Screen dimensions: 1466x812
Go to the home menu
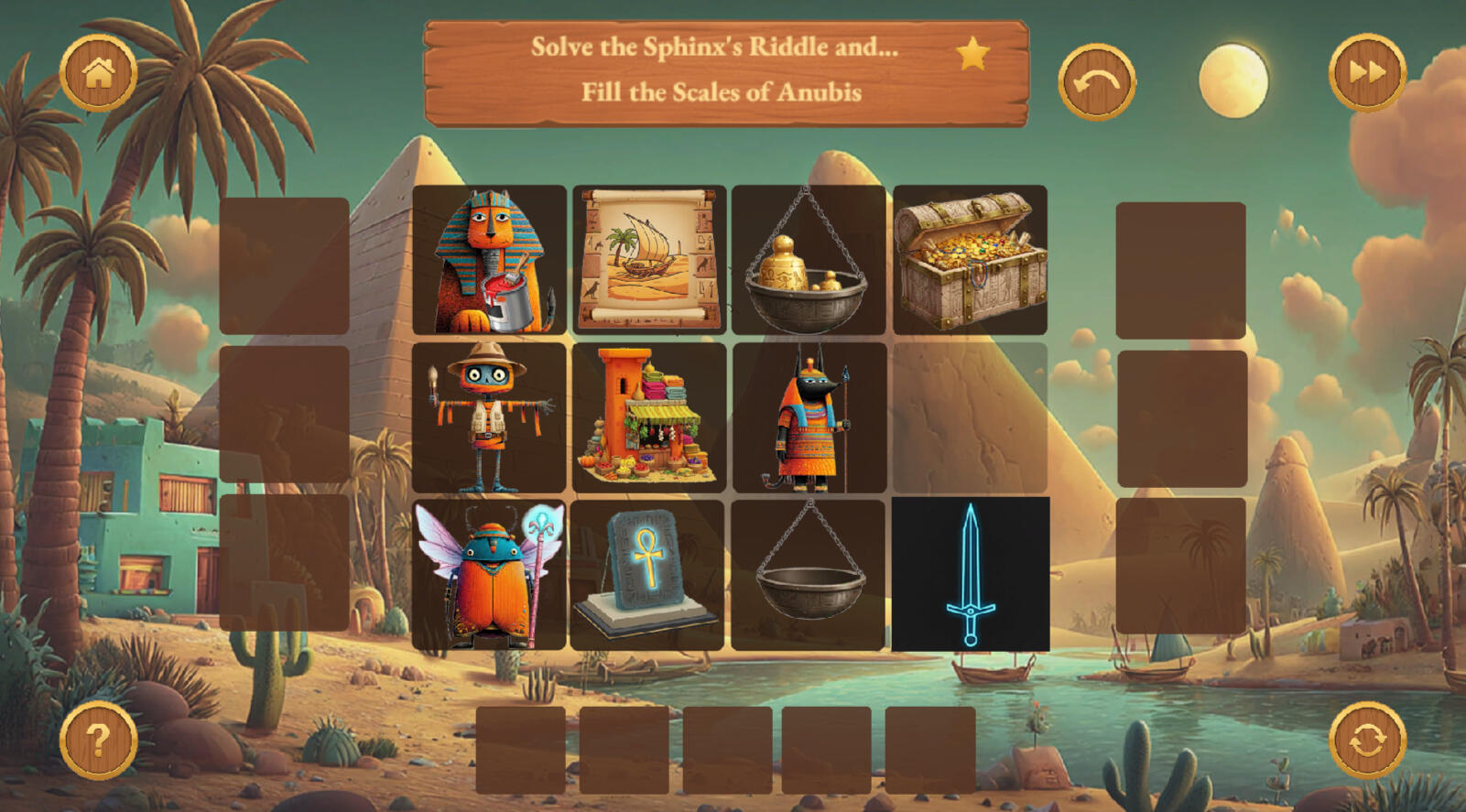tap(98, 73)
